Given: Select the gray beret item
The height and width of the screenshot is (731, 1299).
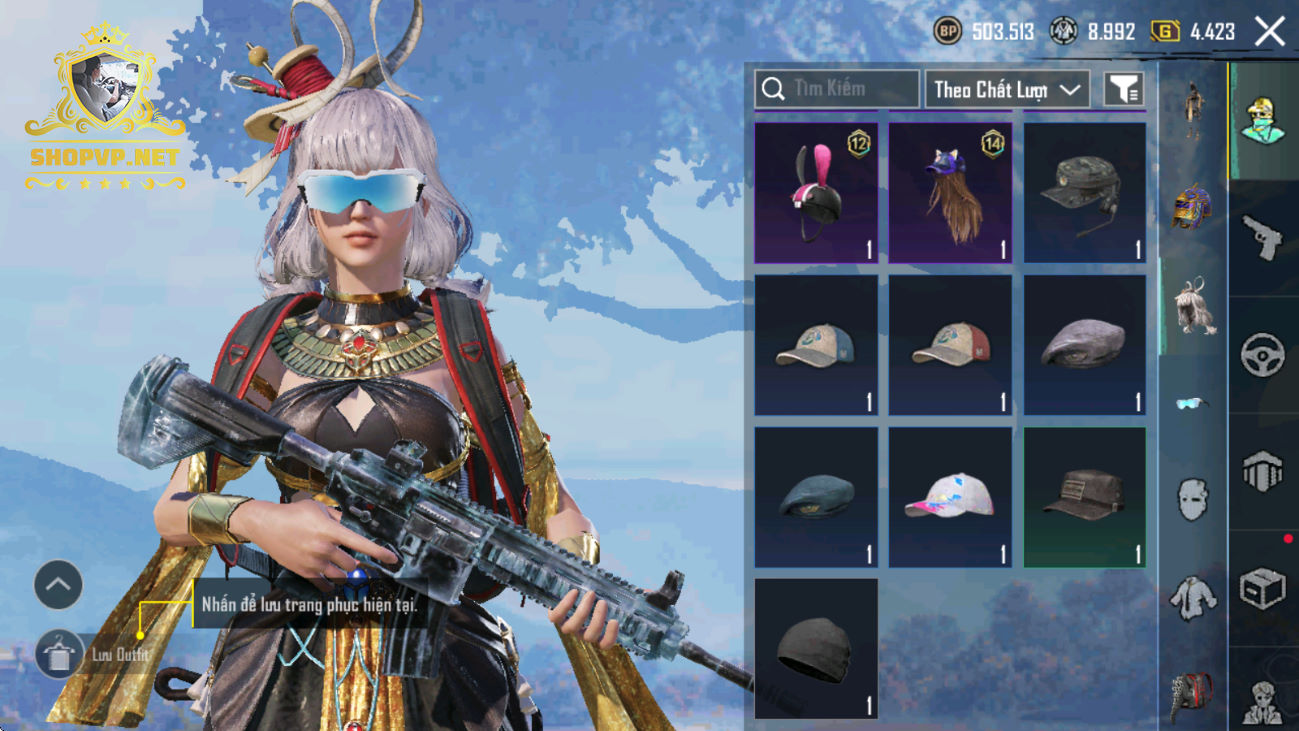Looking at the screenshot, I should point(1084,345).
